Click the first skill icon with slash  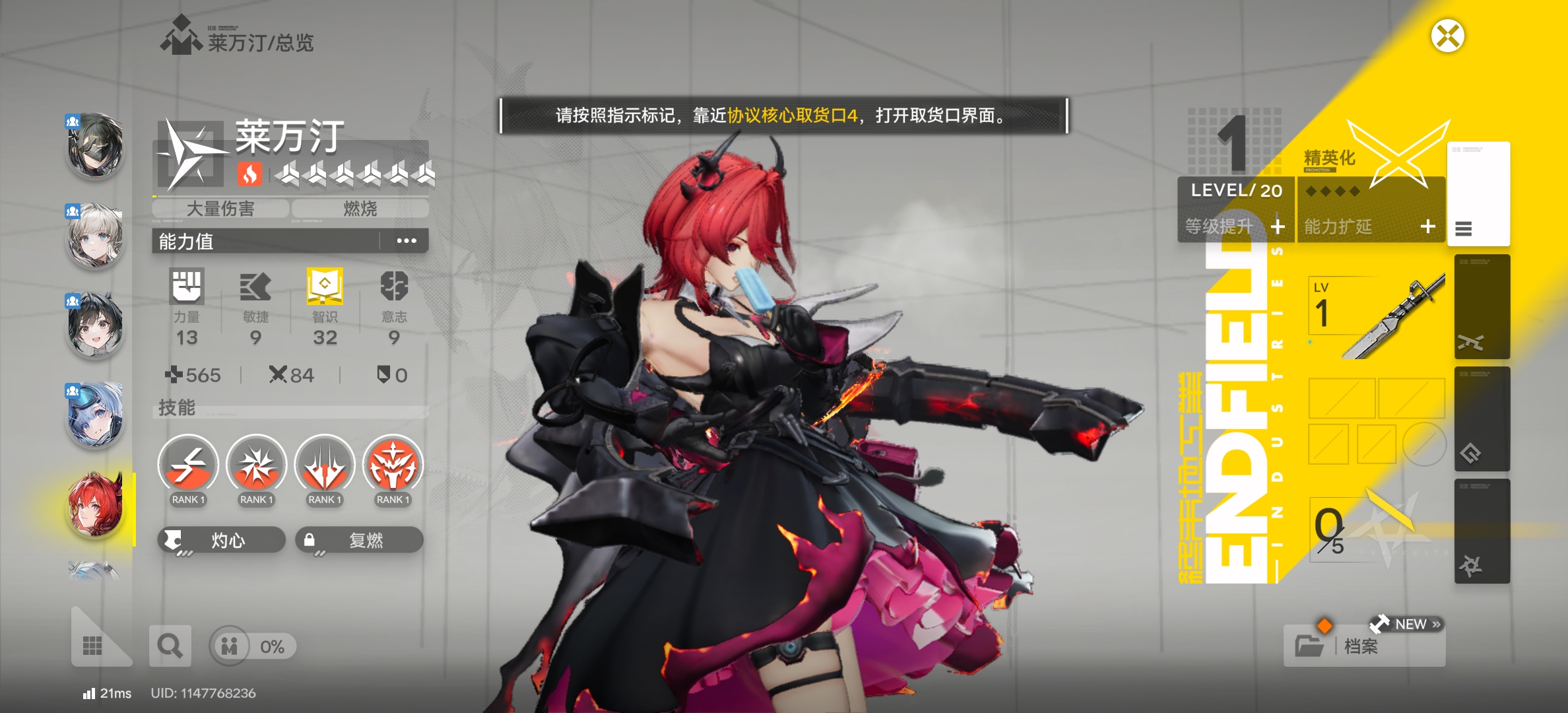point(188,465)
